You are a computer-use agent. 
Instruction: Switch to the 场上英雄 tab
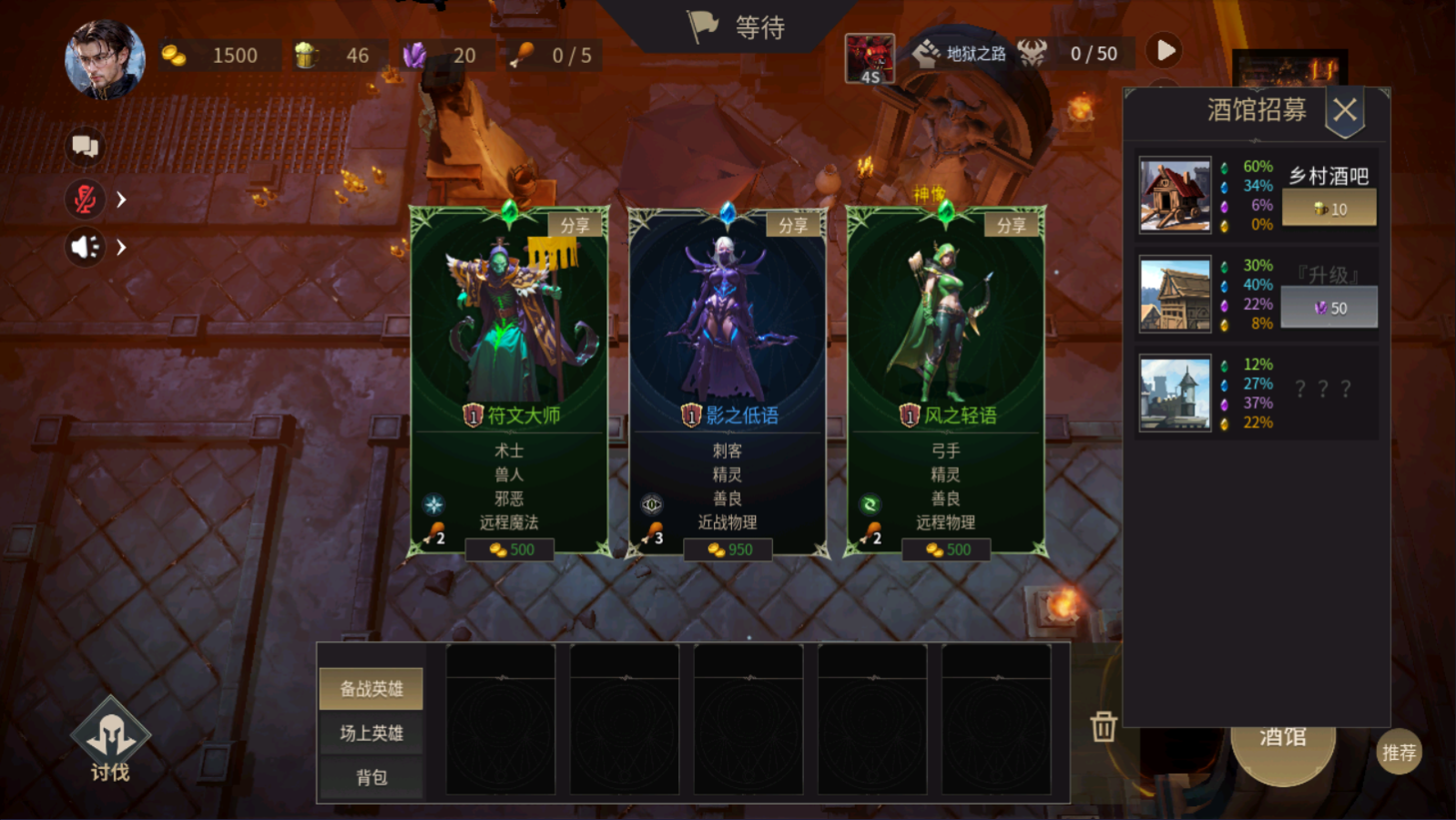[x=370, y=733]
